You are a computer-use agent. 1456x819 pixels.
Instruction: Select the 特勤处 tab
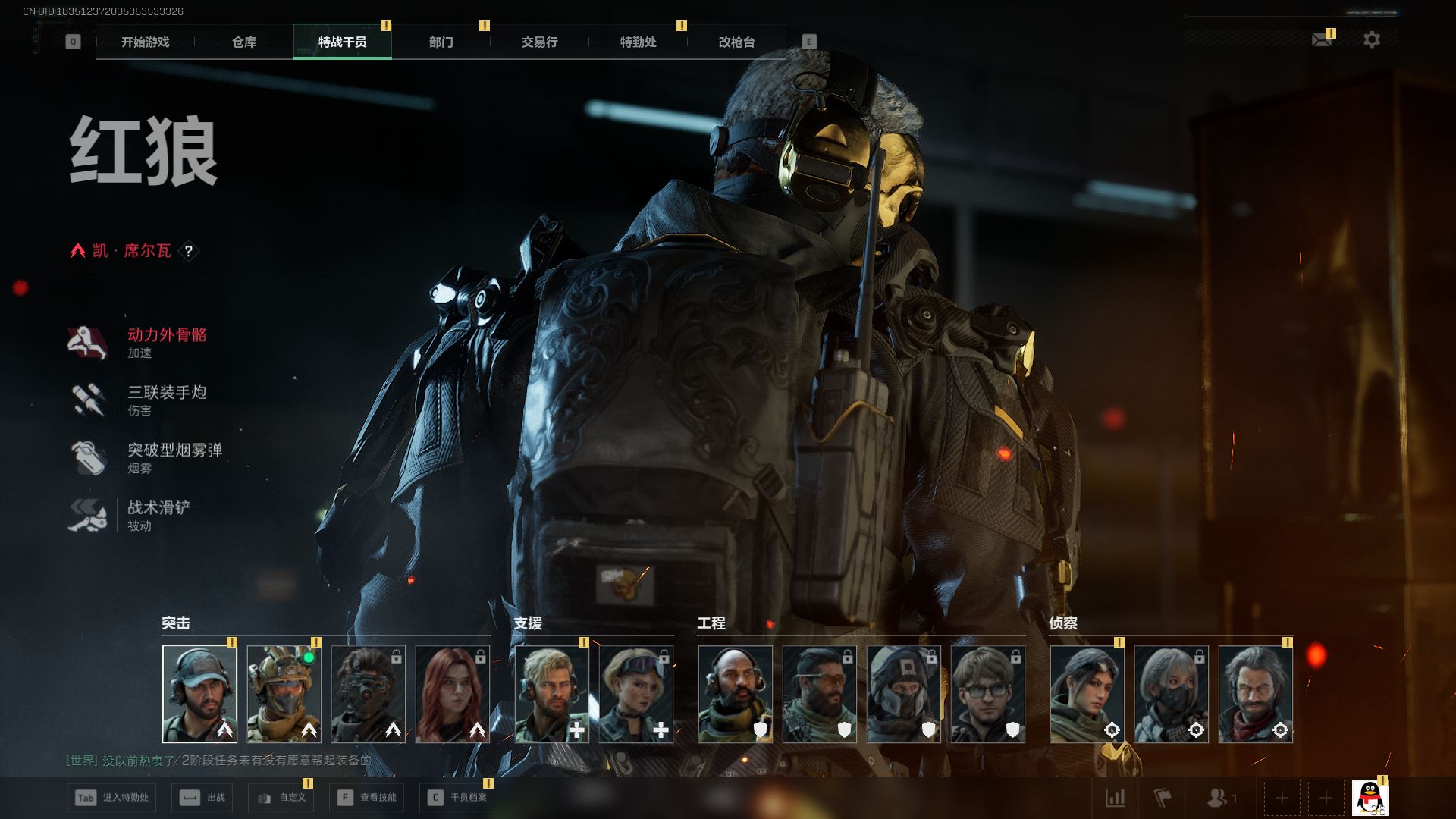click(x=638, y=42)
